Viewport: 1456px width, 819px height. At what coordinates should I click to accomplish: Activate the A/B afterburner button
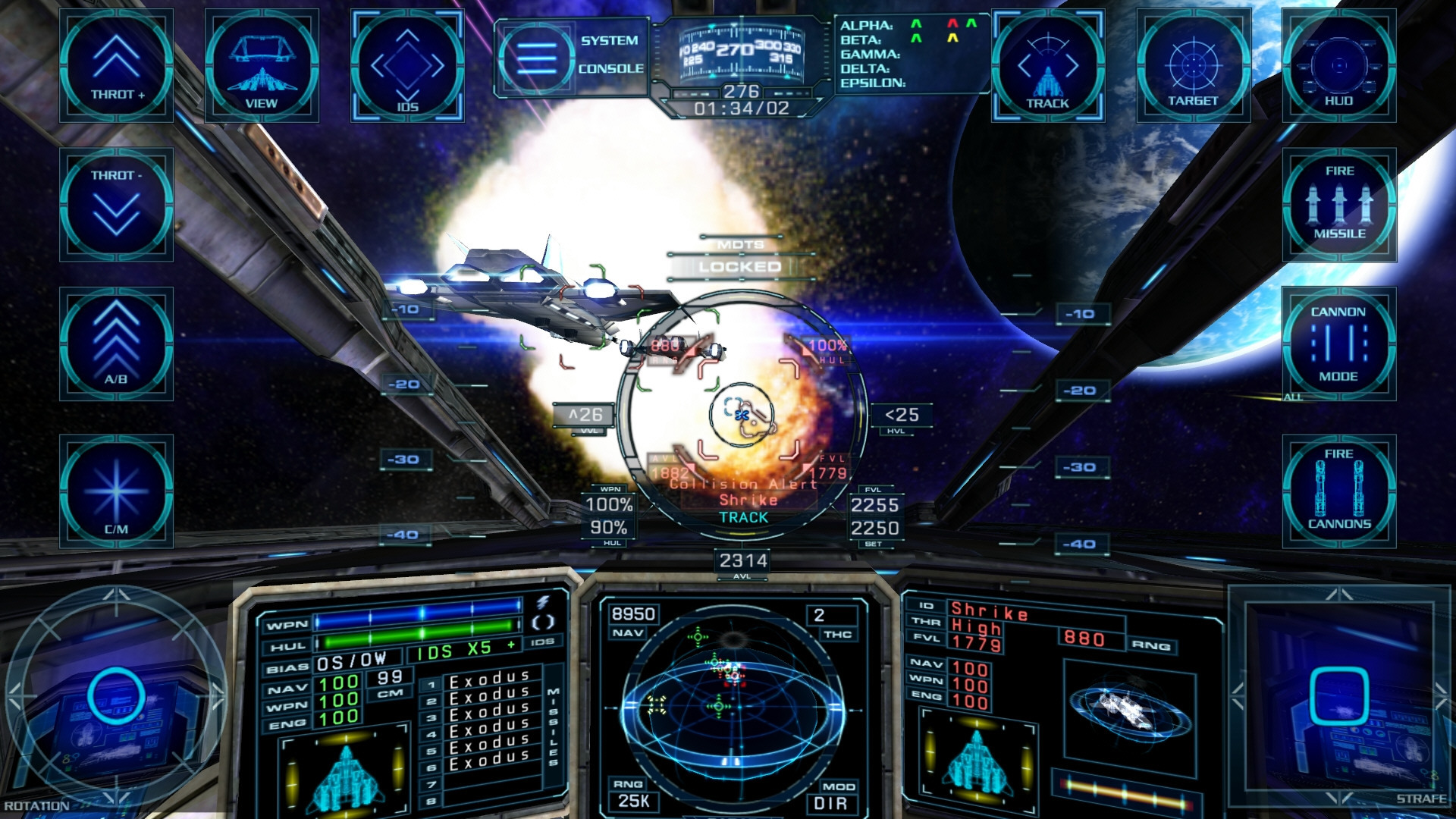point(116,344)
